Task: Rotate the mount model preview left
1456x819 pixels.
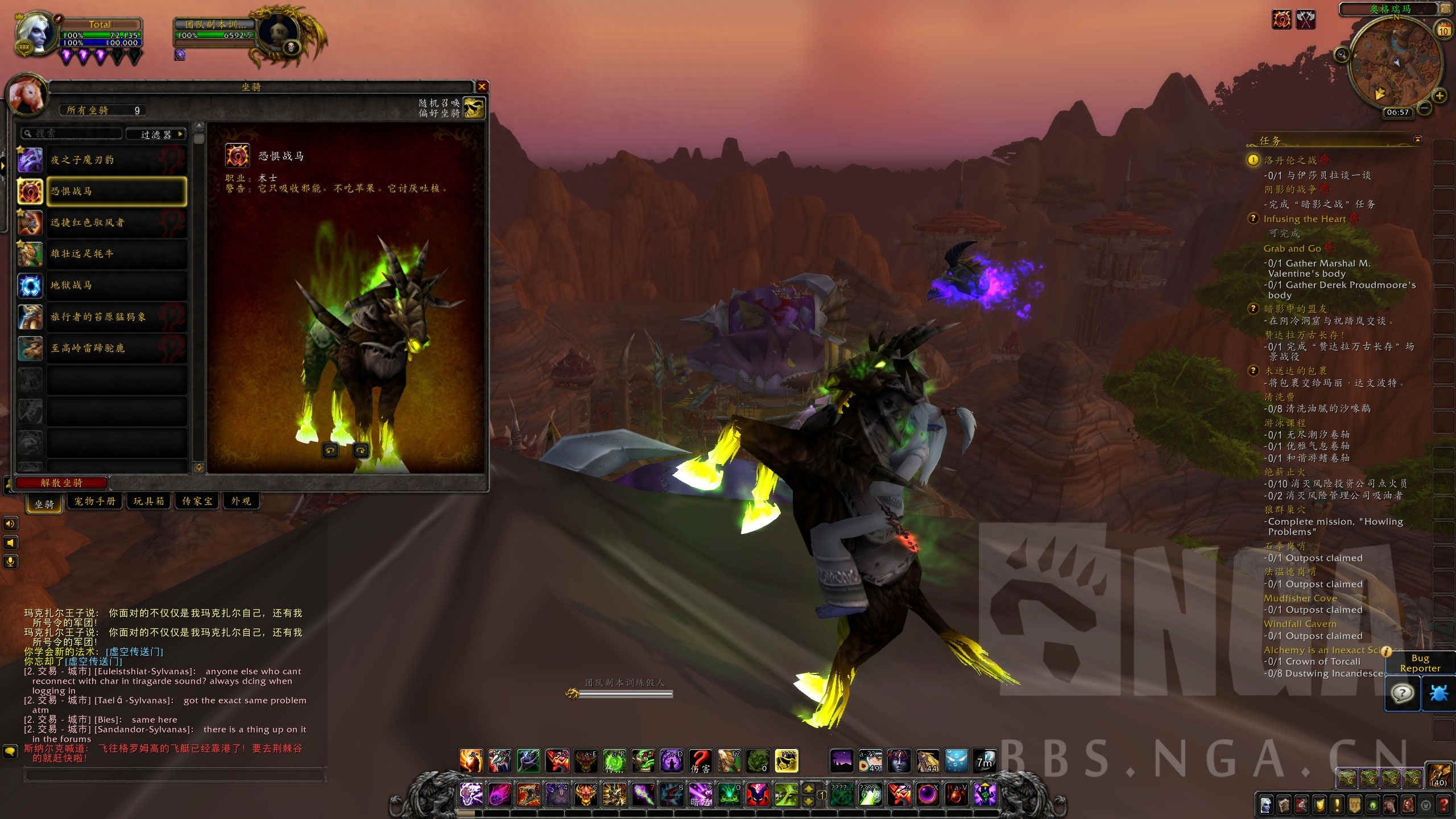Action: pyautogui.click(x=330, y=450)
